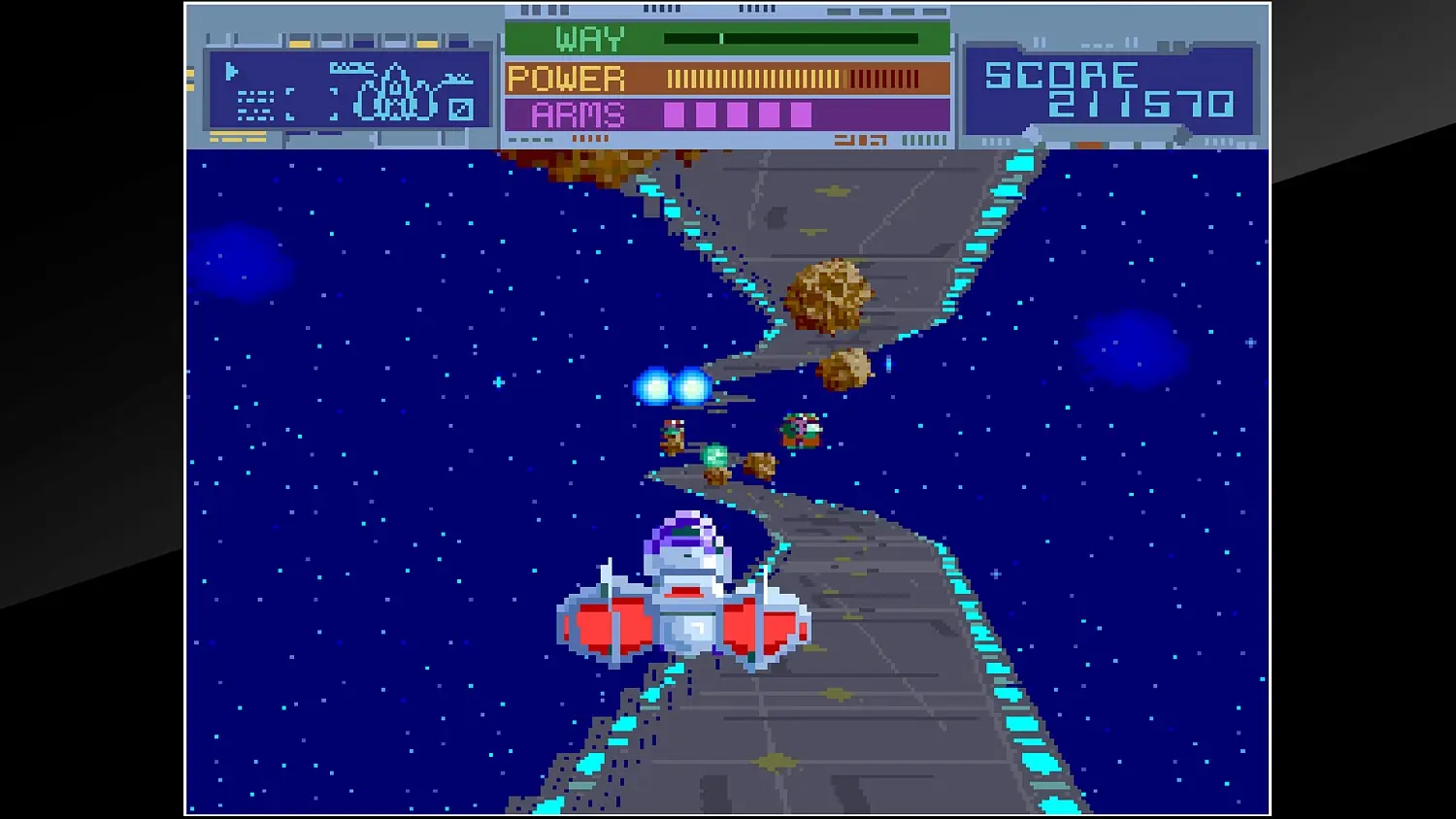Select the green gem enemy on the roadway
The height and width of the screenshot is (819, 1456).
pos(715,456)
